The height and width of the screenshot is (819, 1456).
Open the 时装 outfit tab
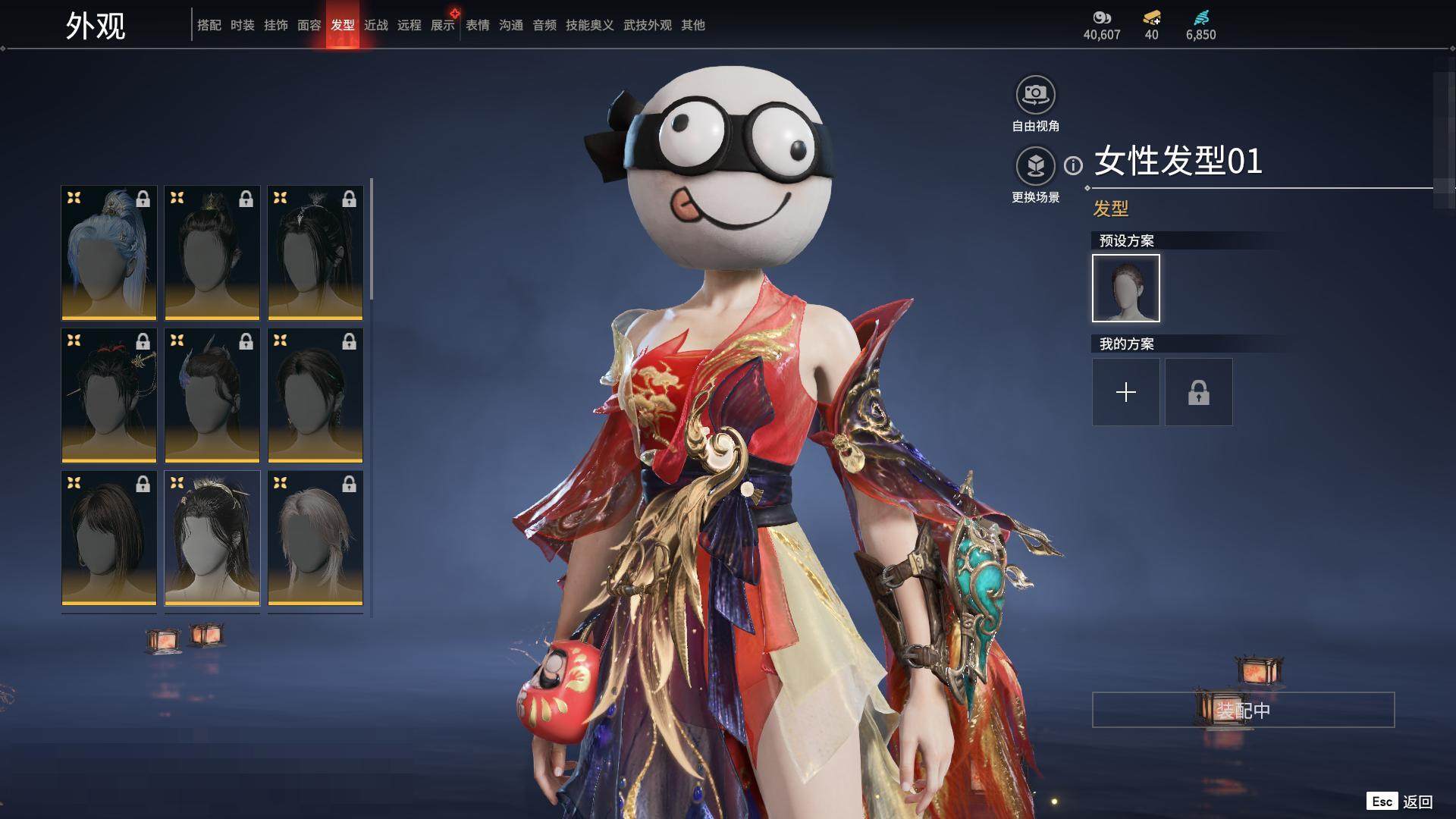[242, 25]
